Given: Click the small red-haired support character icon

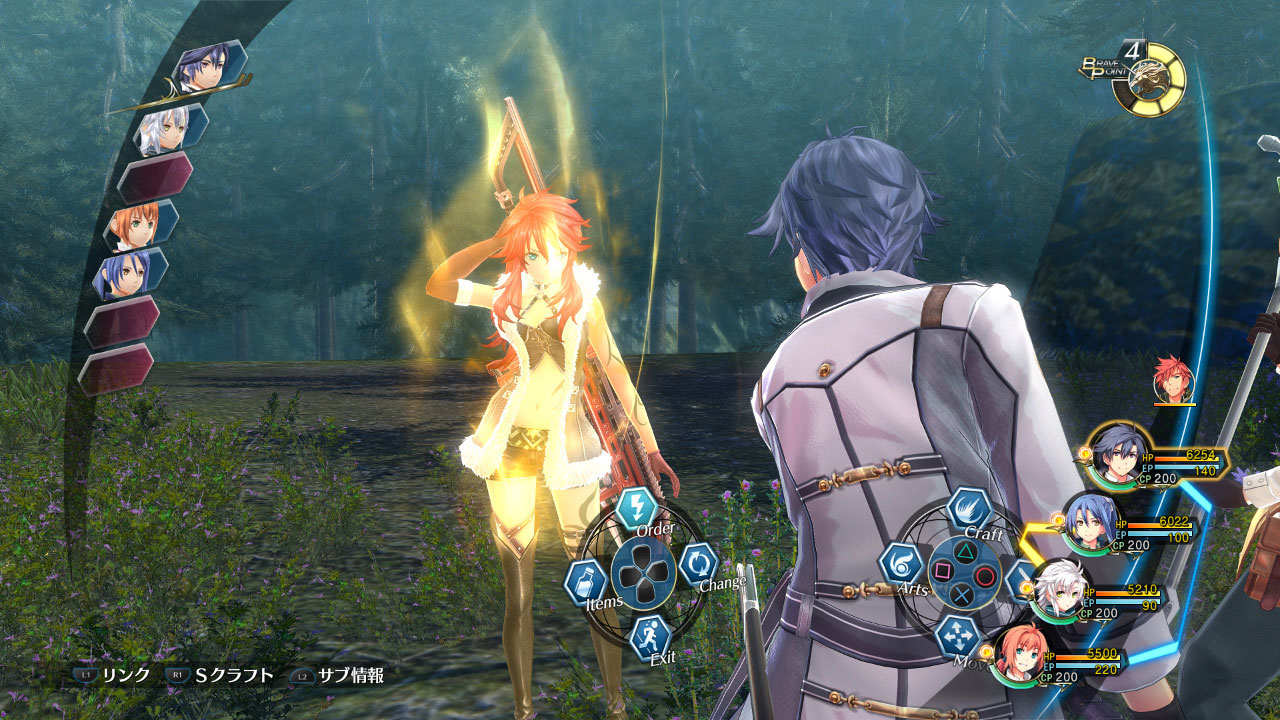Looking at the screenshot, I should (1172, 380).
